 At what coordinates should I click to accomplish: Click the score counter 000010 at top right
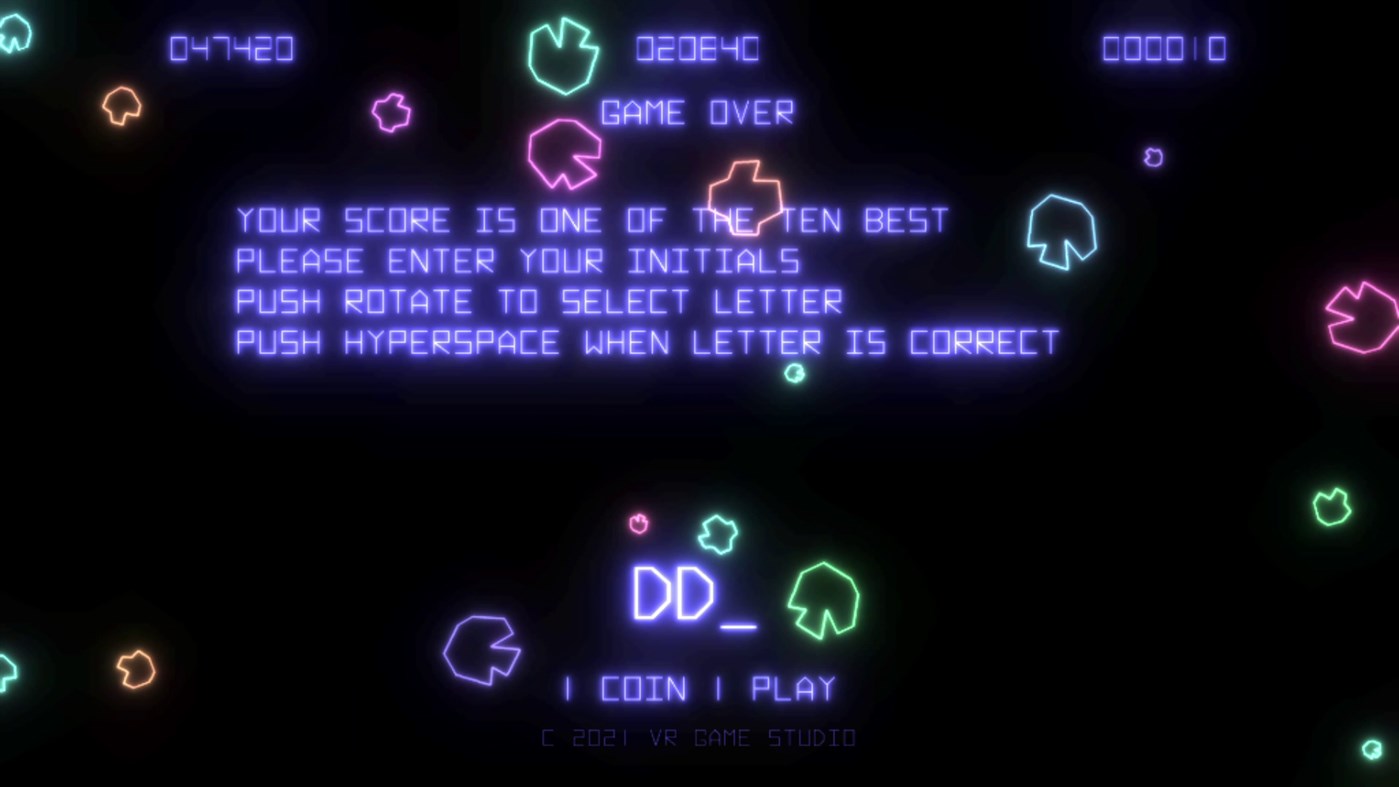coord(1163,48)
